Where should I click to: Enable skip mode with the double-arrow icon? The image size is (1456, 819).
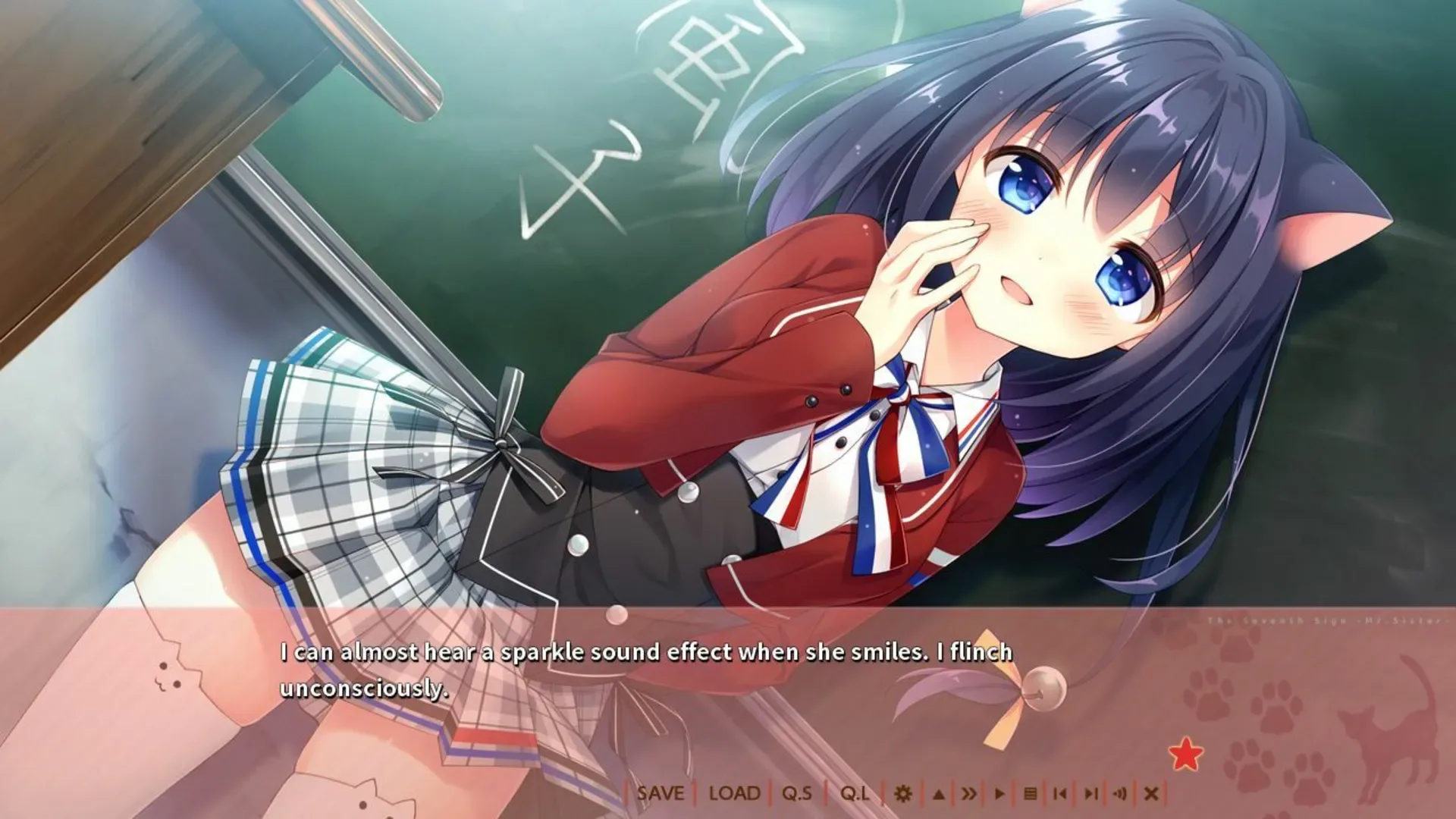pos(970,794)
